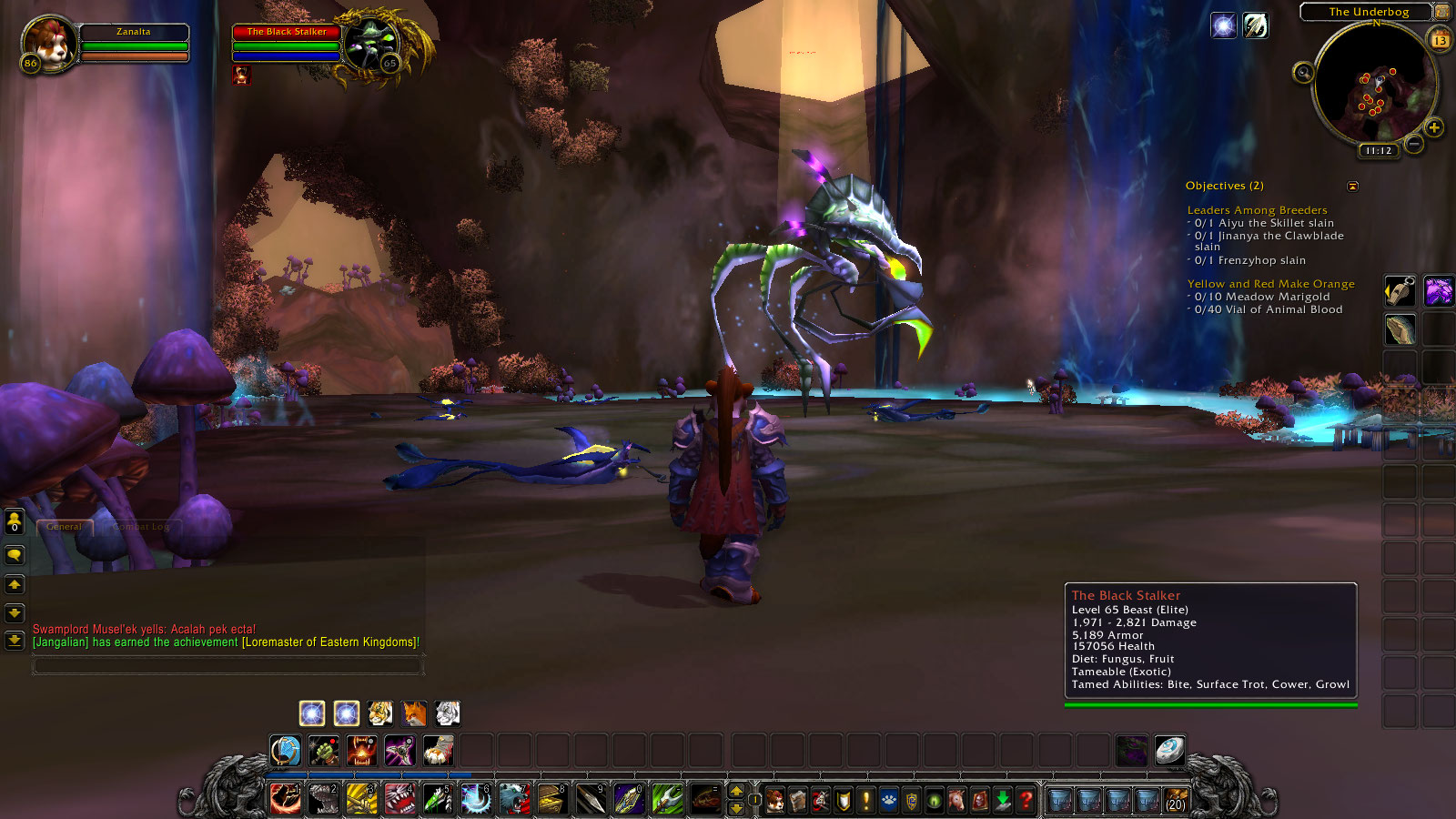Select The Black Stalker target portrait
This screenshot has height=819, width=1456.
click(371, 44)
